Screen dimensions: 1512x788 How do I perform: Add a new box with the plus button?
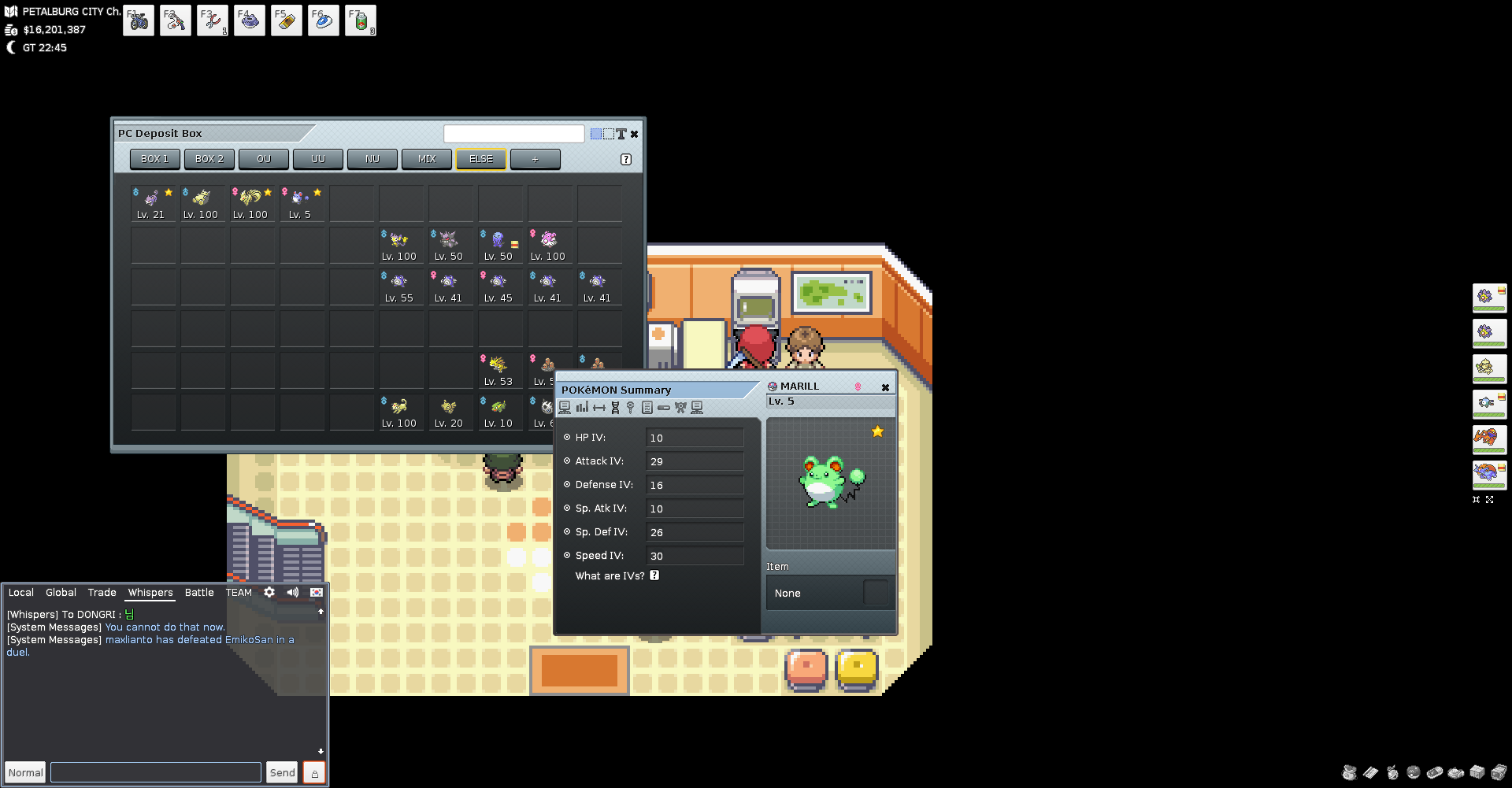point(535,159)
